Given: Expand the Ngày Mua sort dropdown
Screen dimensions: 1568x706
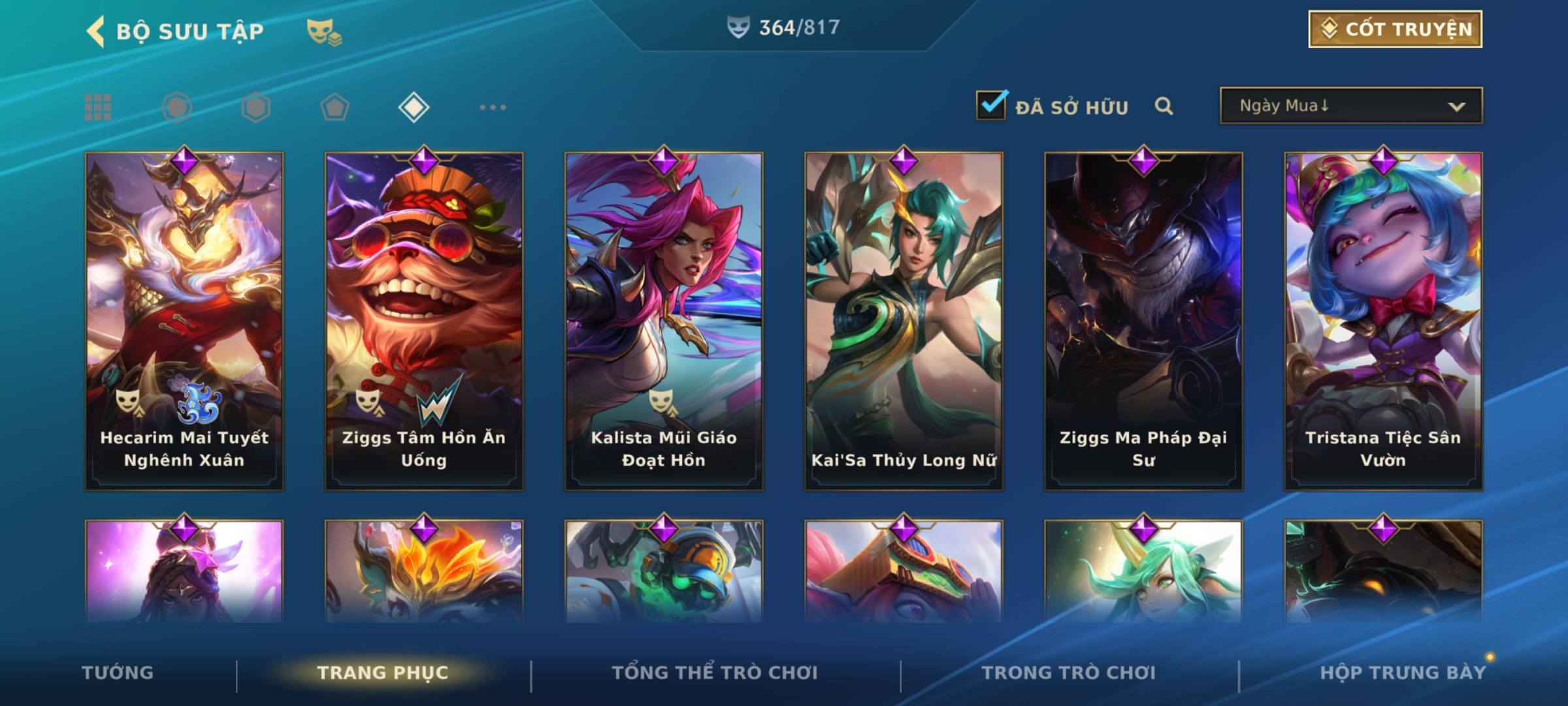Looking at the screenshot, I should coord(1350,106).
